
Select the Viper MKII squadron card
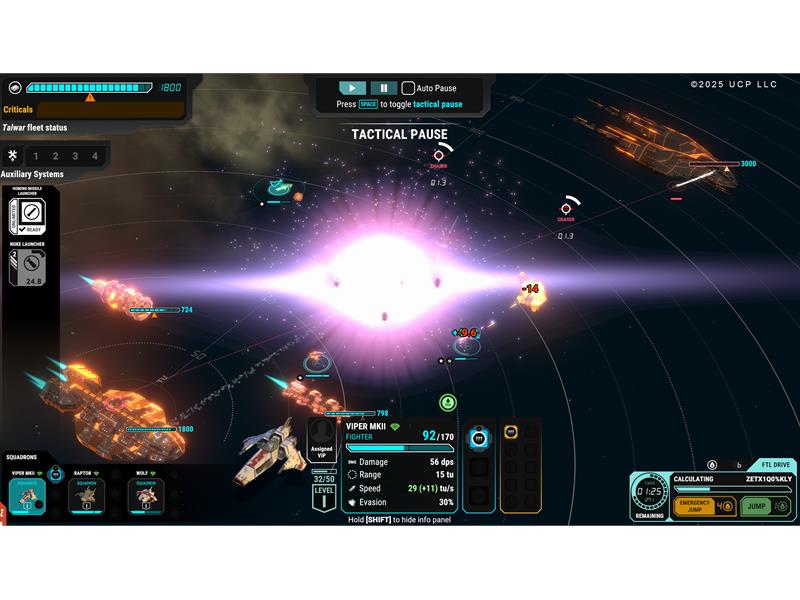click(27, 494)
